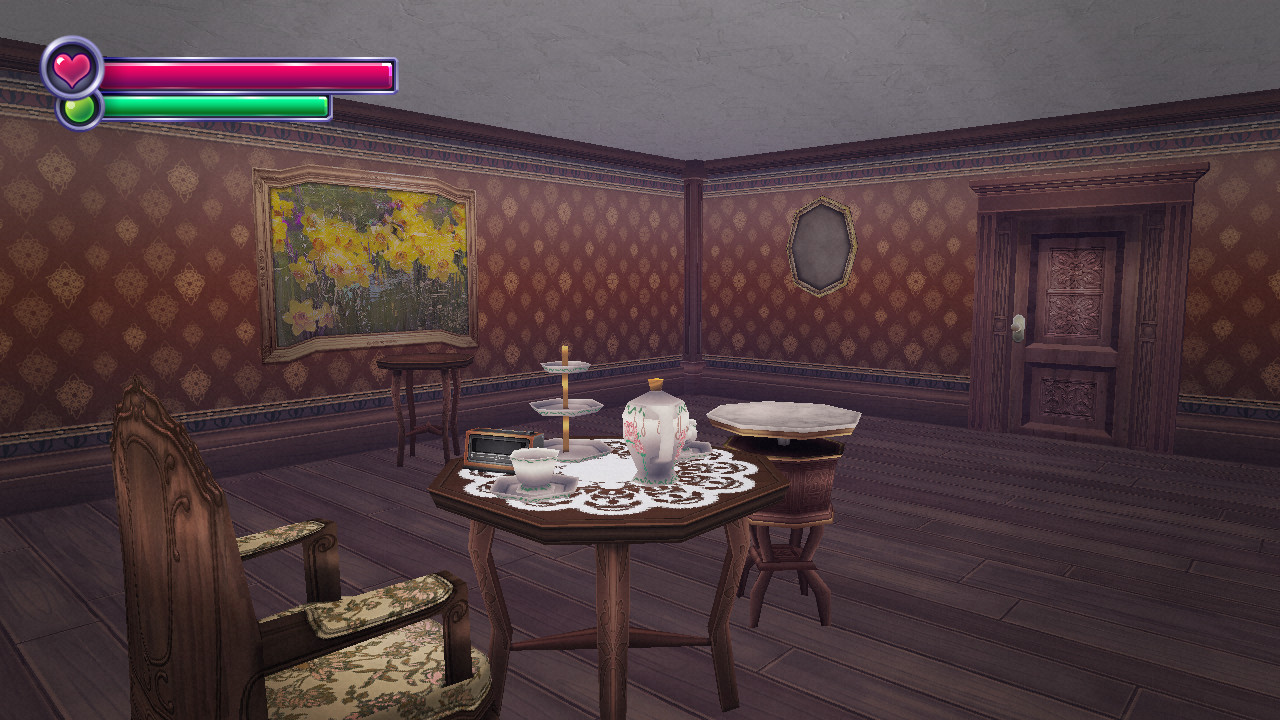Toggle the door latch handle
Viewport: 1280px width, 720px height.
point(1018,323)
